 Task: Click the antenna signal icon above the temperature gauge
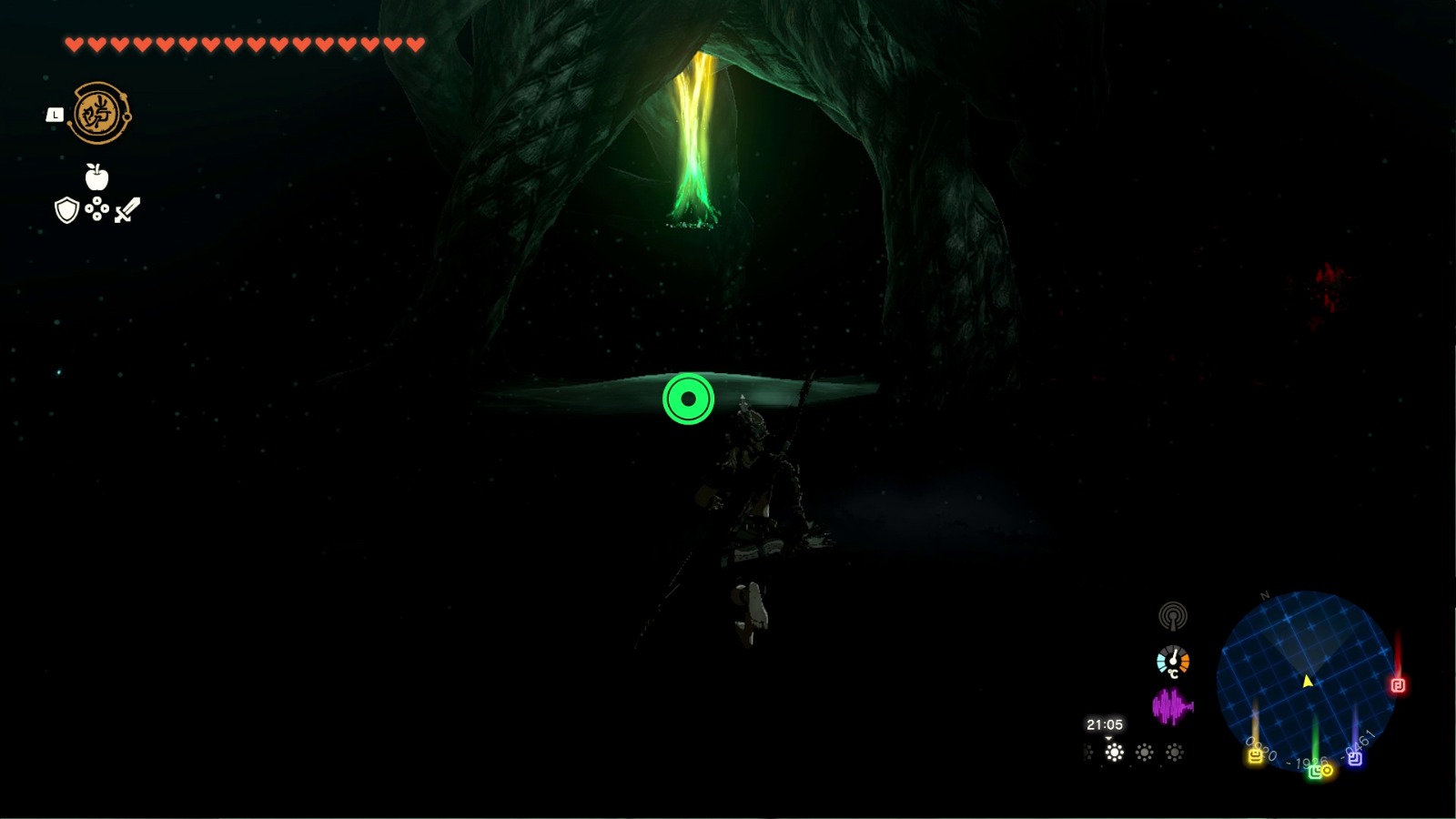(x=1174, y=616)
